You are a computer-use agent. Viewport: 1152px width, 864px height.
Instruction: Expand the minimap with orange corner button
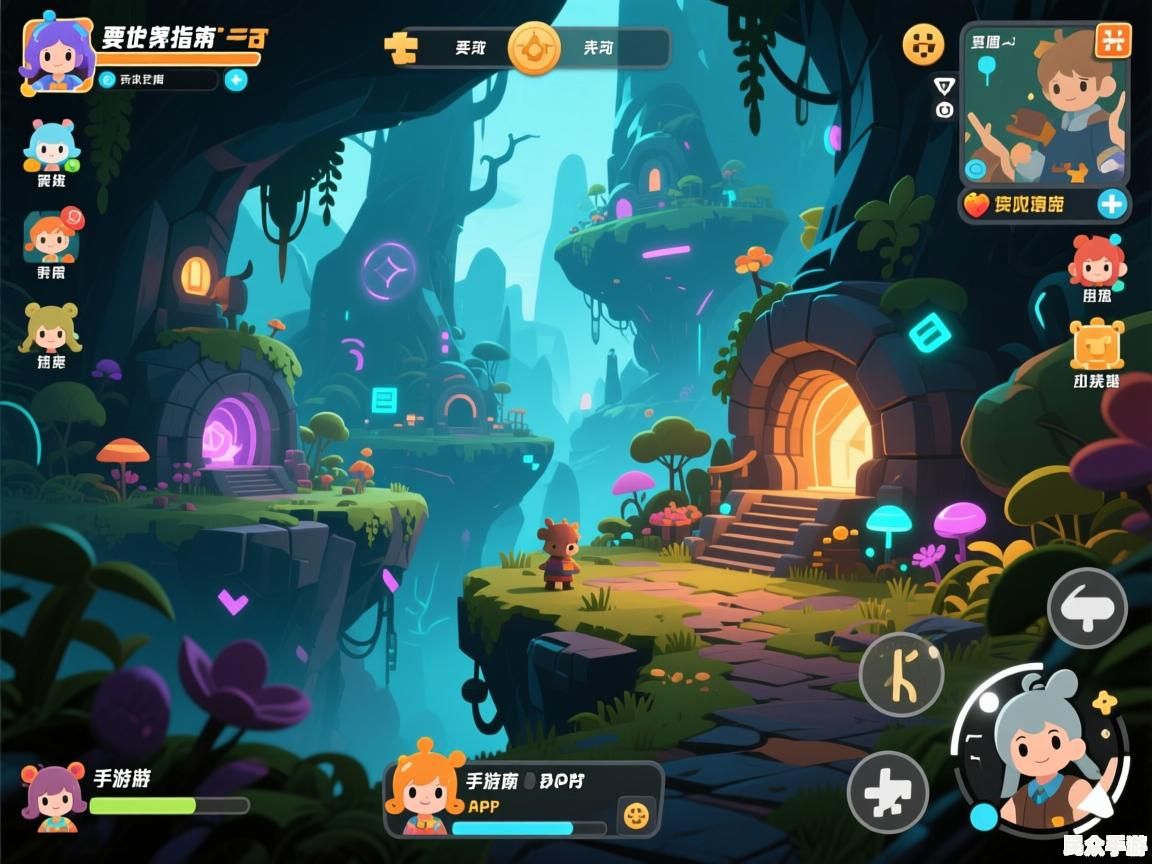point(1112,41)
